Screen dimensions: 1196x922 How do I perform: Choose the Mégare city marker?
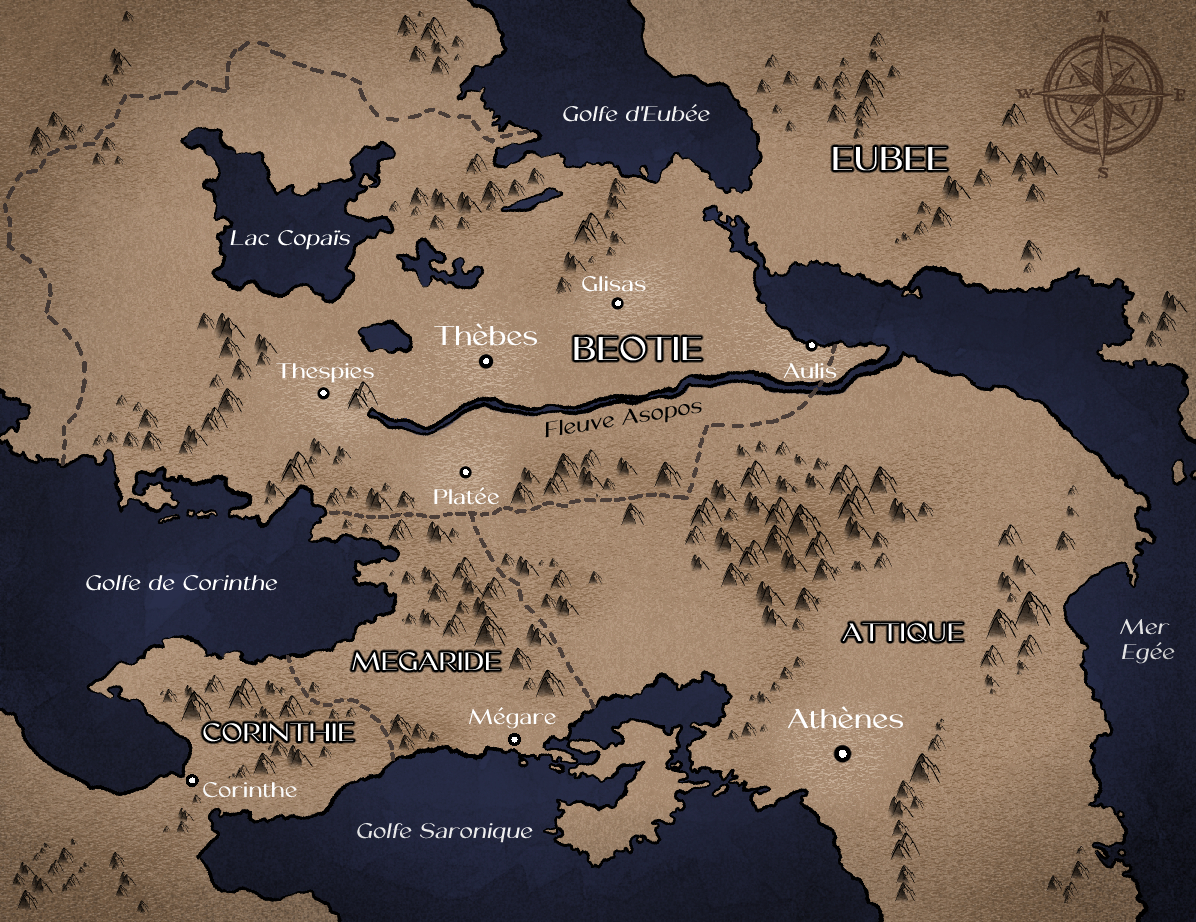(x=514, y=740)
